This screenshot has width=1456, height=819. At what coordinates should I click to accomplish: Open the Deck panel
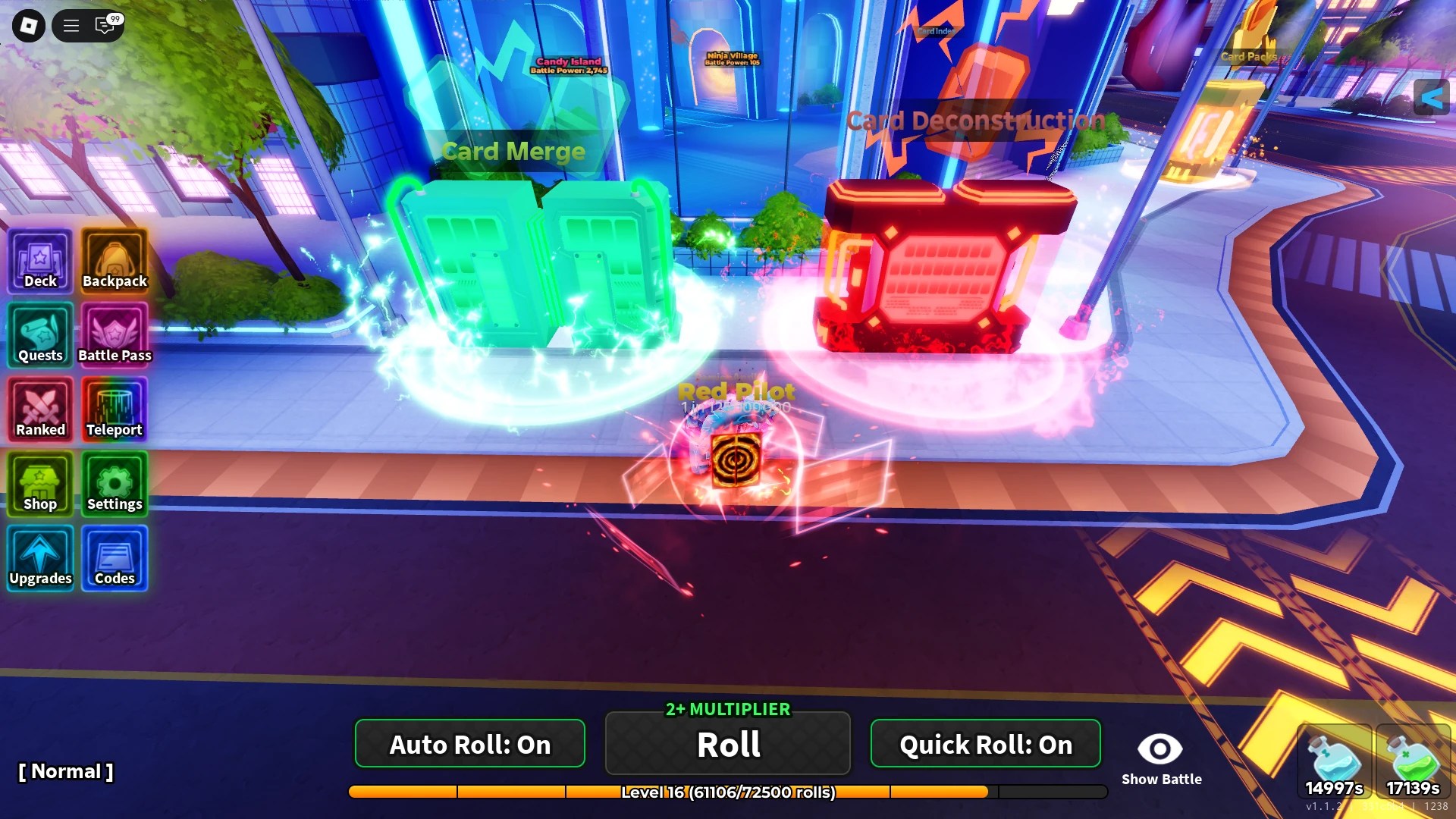coord(39,262)
